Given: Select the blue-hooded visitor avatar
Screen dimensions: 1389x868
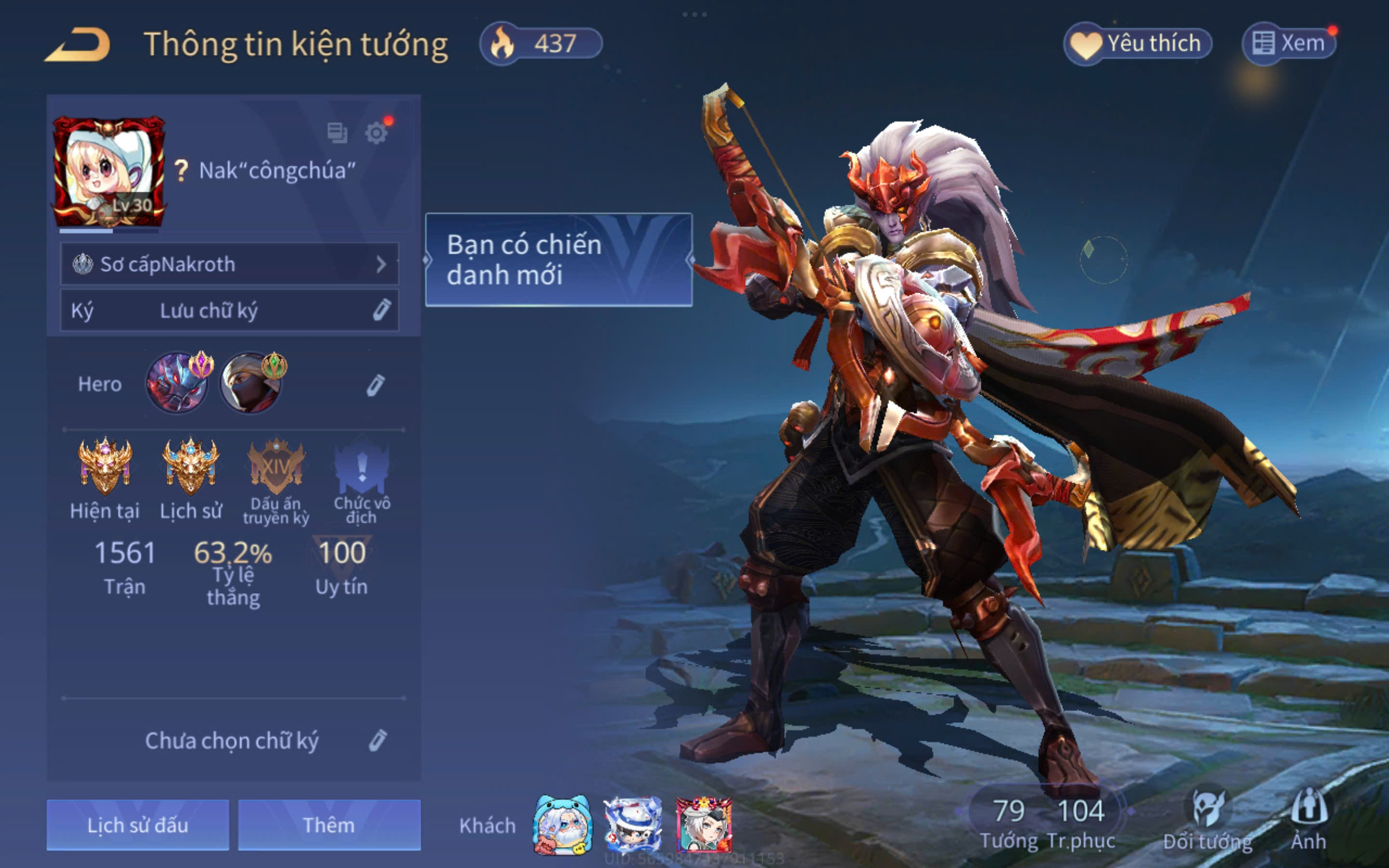Looking at the screenshot, I should click(562, 825).
